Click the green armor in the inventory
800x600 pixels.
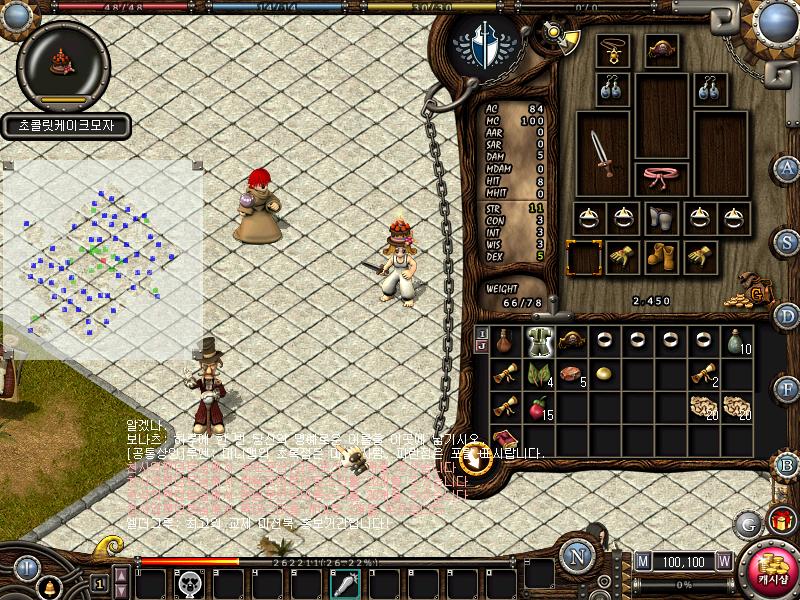[x=540, y=341]
